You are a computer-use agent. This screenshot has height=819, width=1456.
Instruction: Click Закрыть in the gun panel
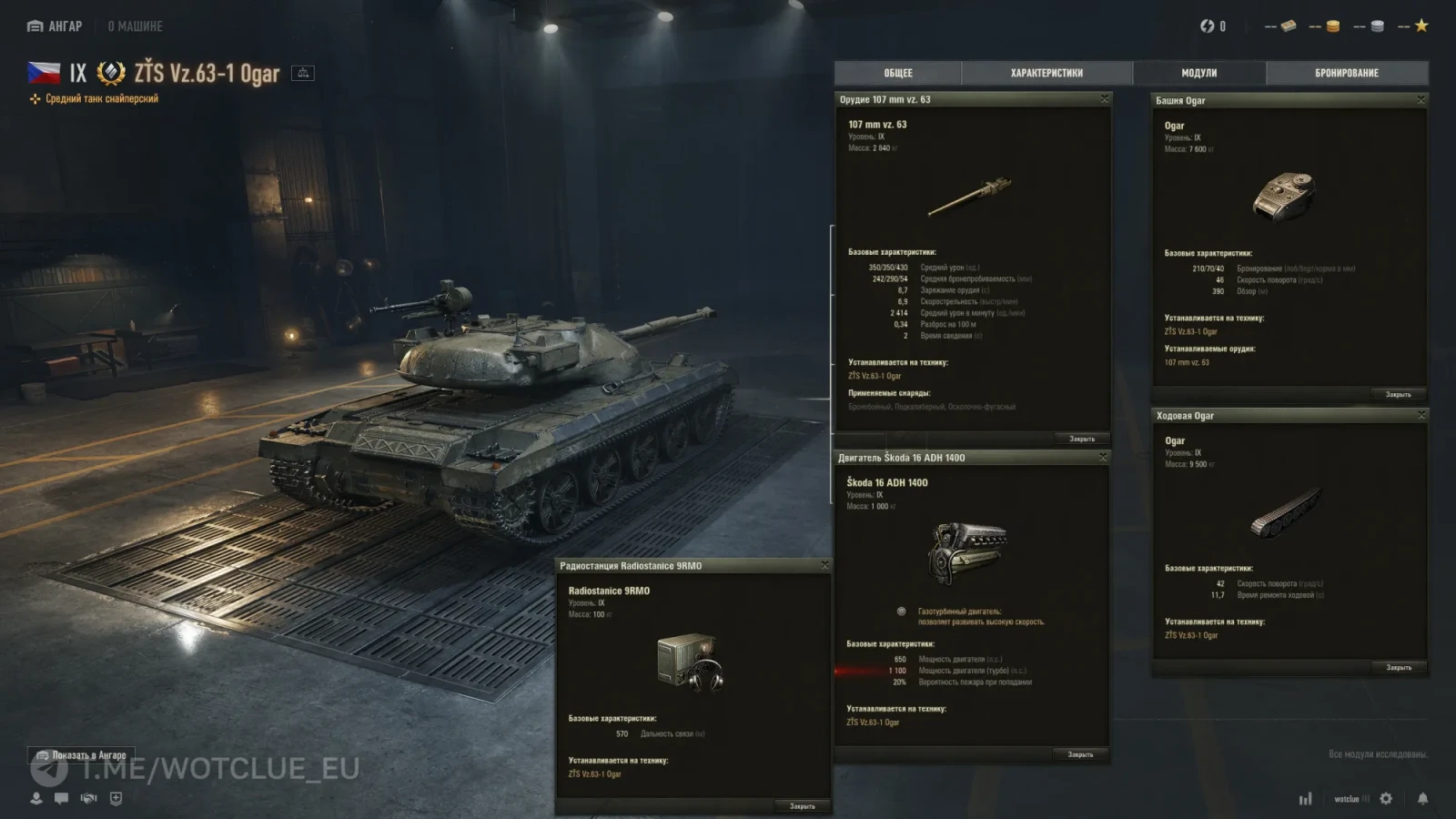click(1081, 439)
